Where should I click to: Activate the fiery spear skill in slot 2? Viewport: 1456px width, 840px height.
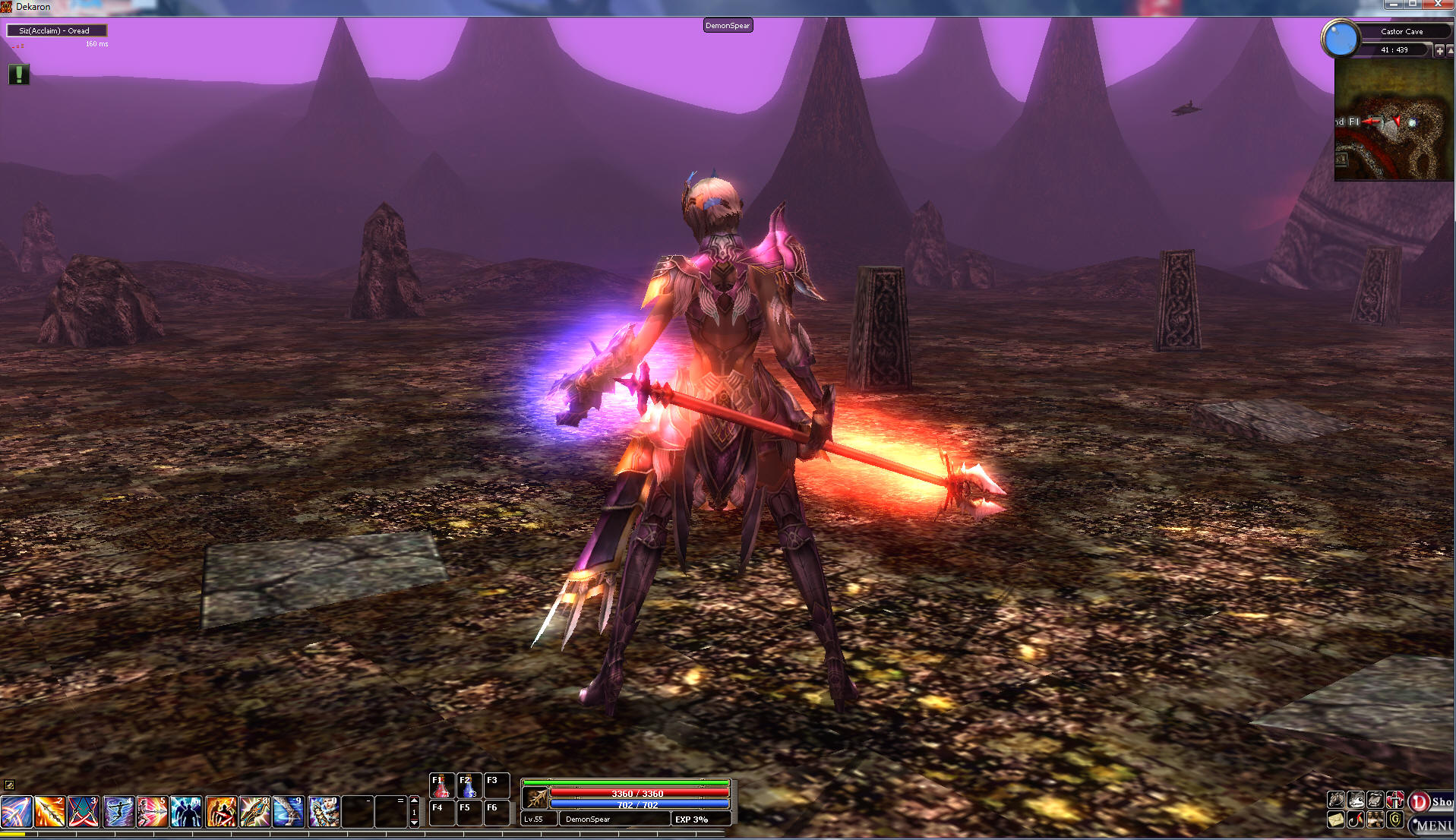(49, 811)
